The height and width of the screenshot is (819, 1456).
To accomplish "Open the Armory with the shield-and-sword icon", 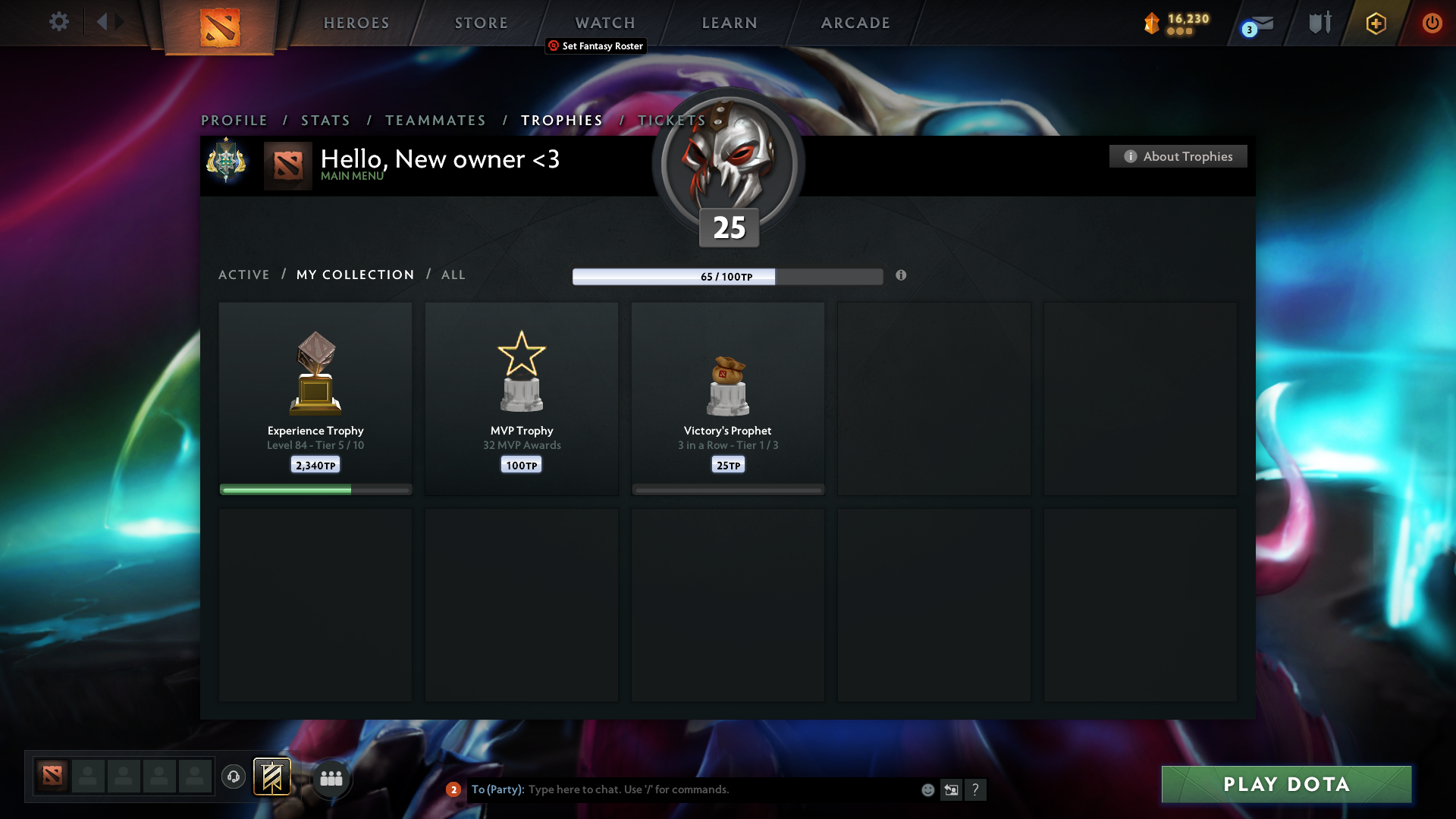I will click(x=1319, y=23).
